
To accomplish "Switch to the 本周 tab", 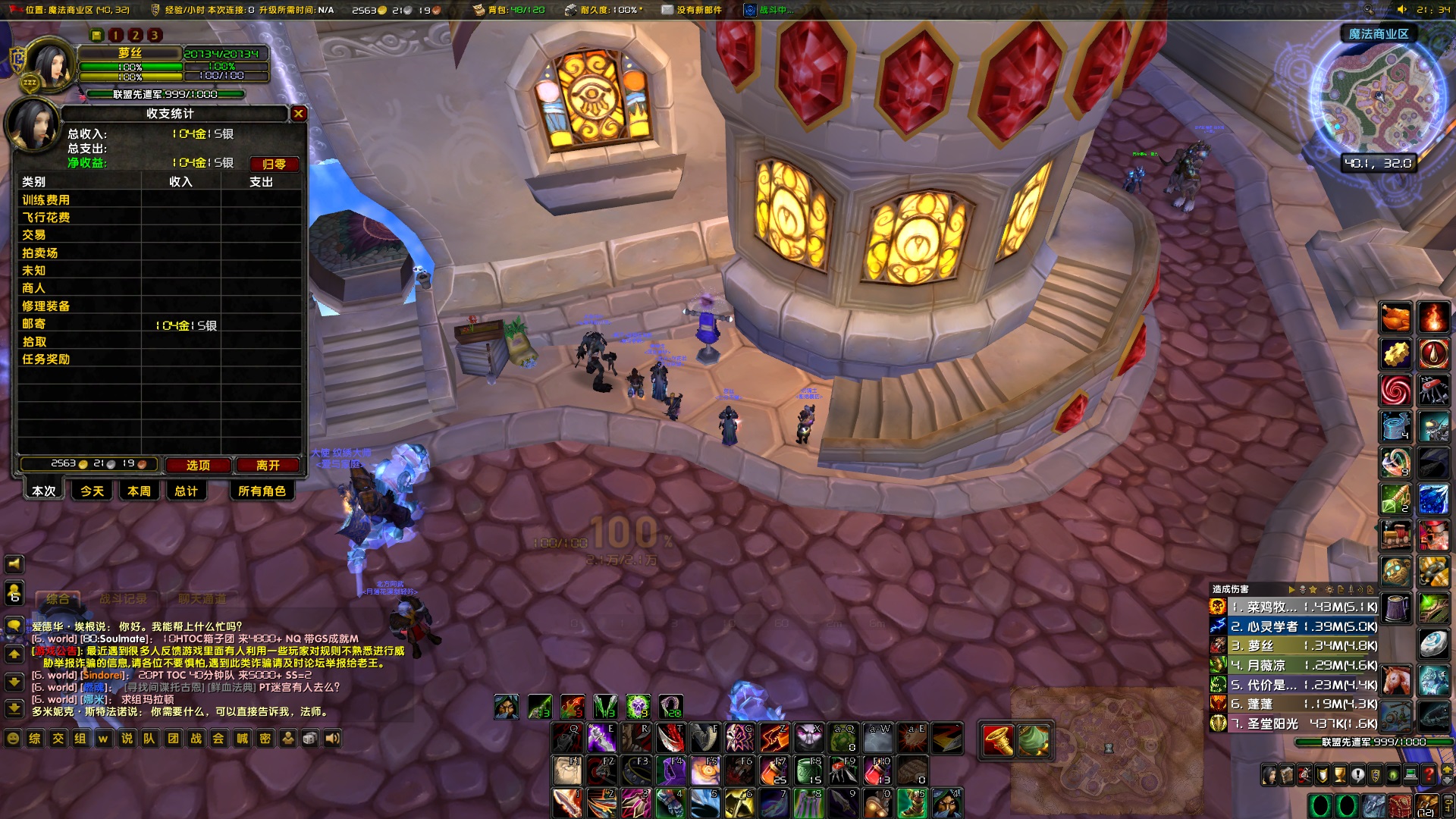I will (x=139, y=491).
